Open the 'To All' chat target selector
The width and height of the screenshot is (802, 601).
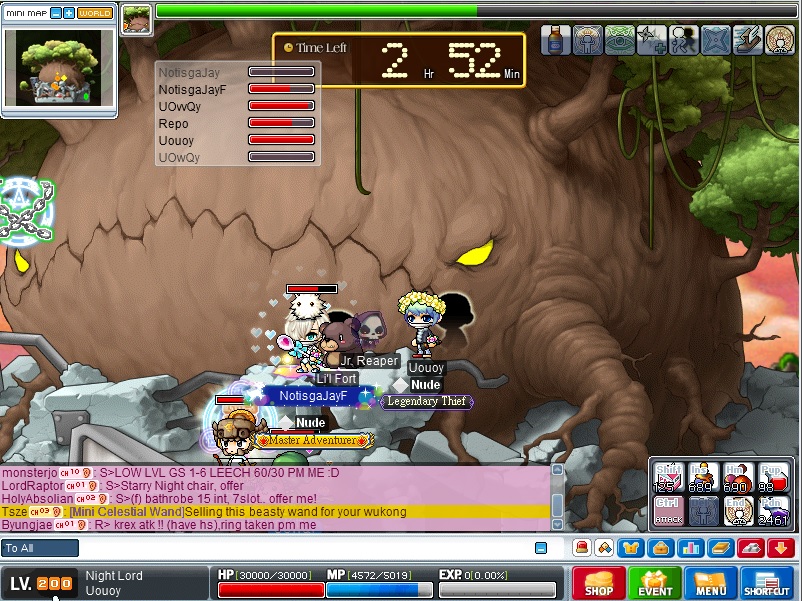pos(40,548)
